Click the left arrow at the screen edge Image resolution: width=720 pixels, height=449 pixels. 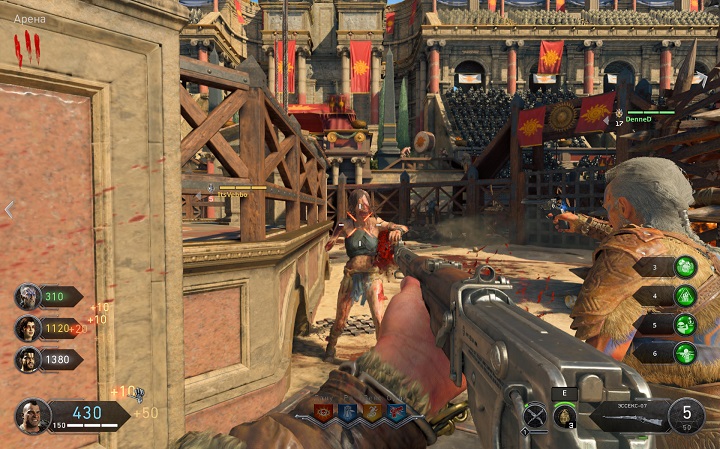pyautogui.click(x=9, y=209)
